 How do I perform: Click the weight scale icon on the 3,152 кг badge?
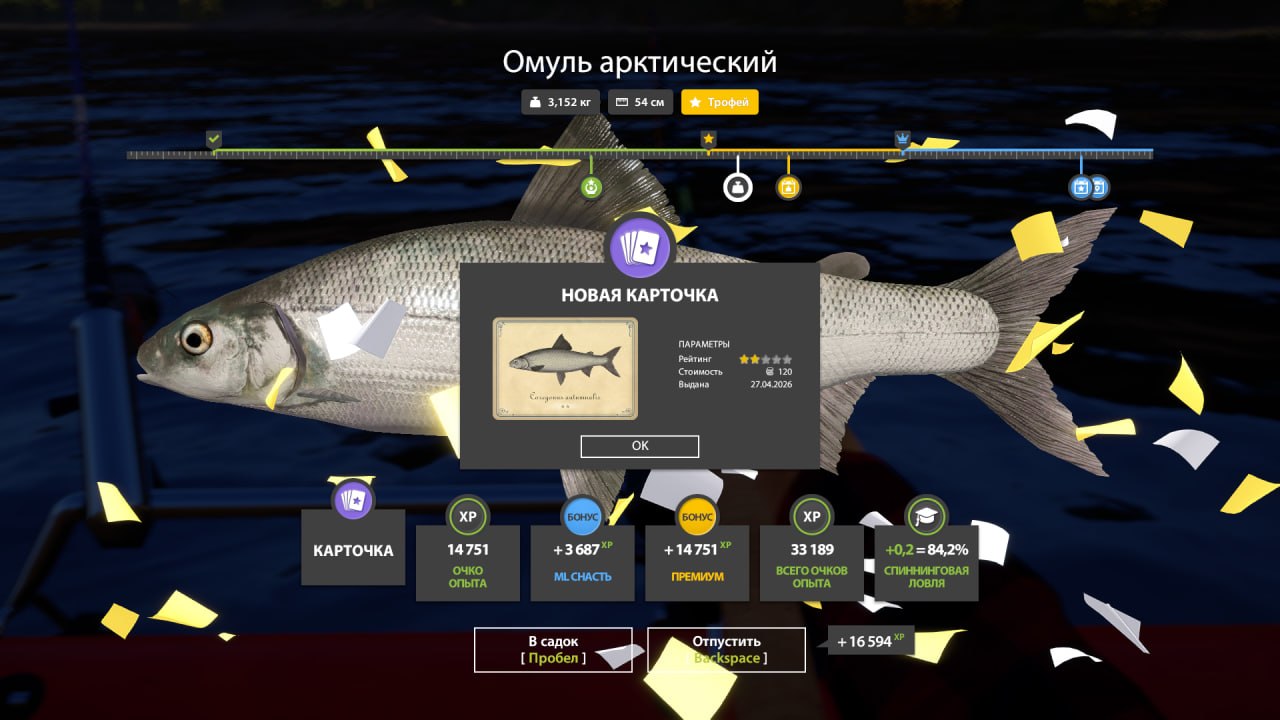pos(535,101)
